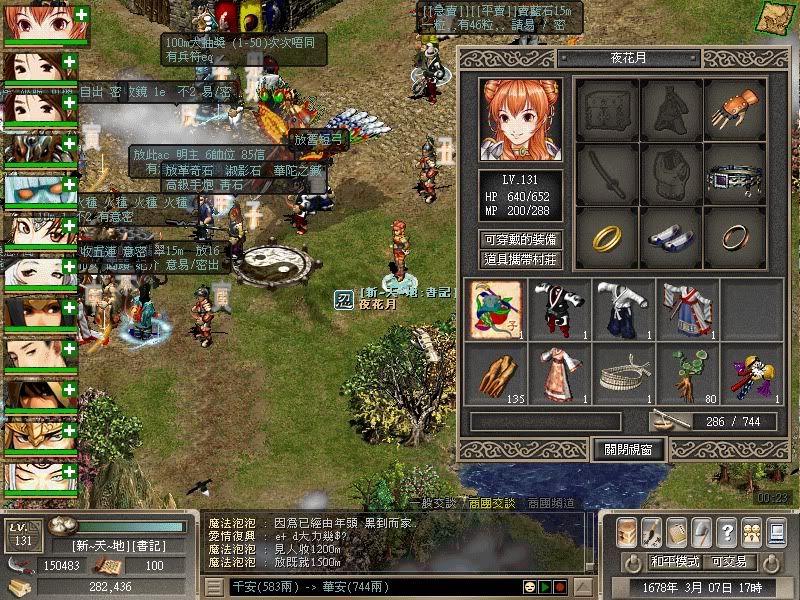The width and height of the screenshot is (800, 600).
Task: Open the question mark help icon
Action: (x=727, y=532)
